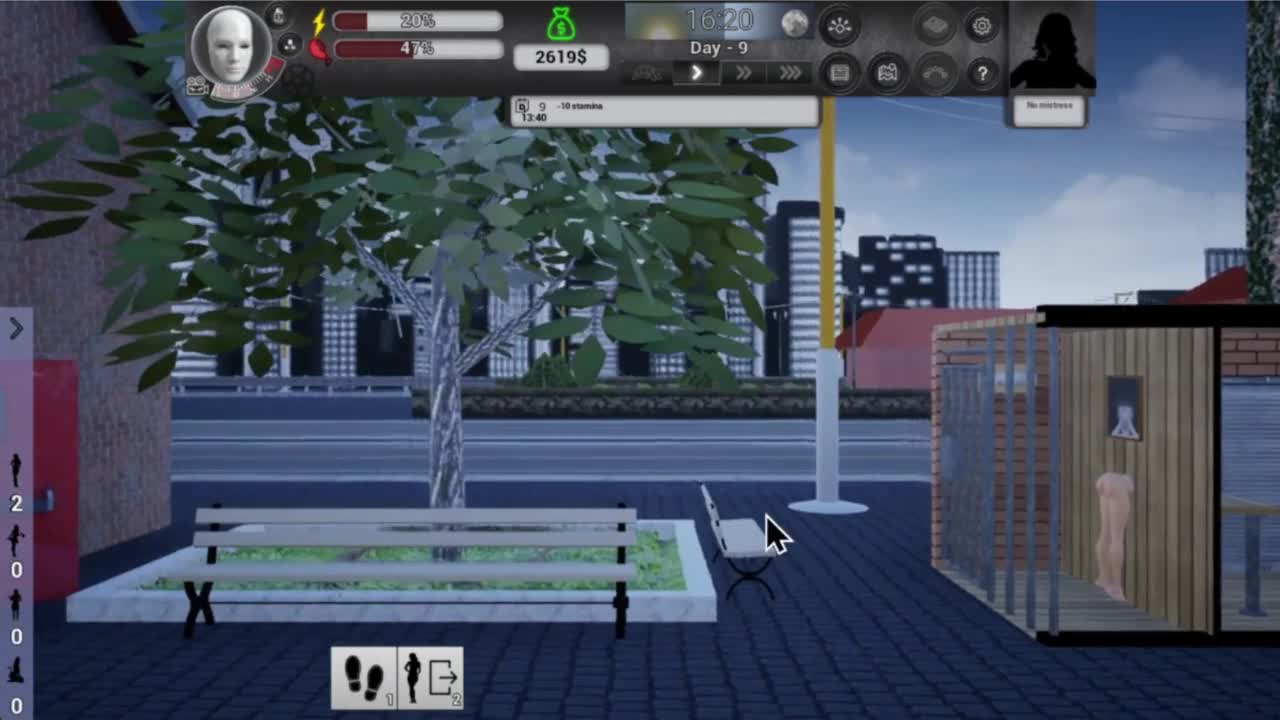The height and width of the screenshot is (720, 1280).
Task: Open the journal list round button
Action: [839, 73]
